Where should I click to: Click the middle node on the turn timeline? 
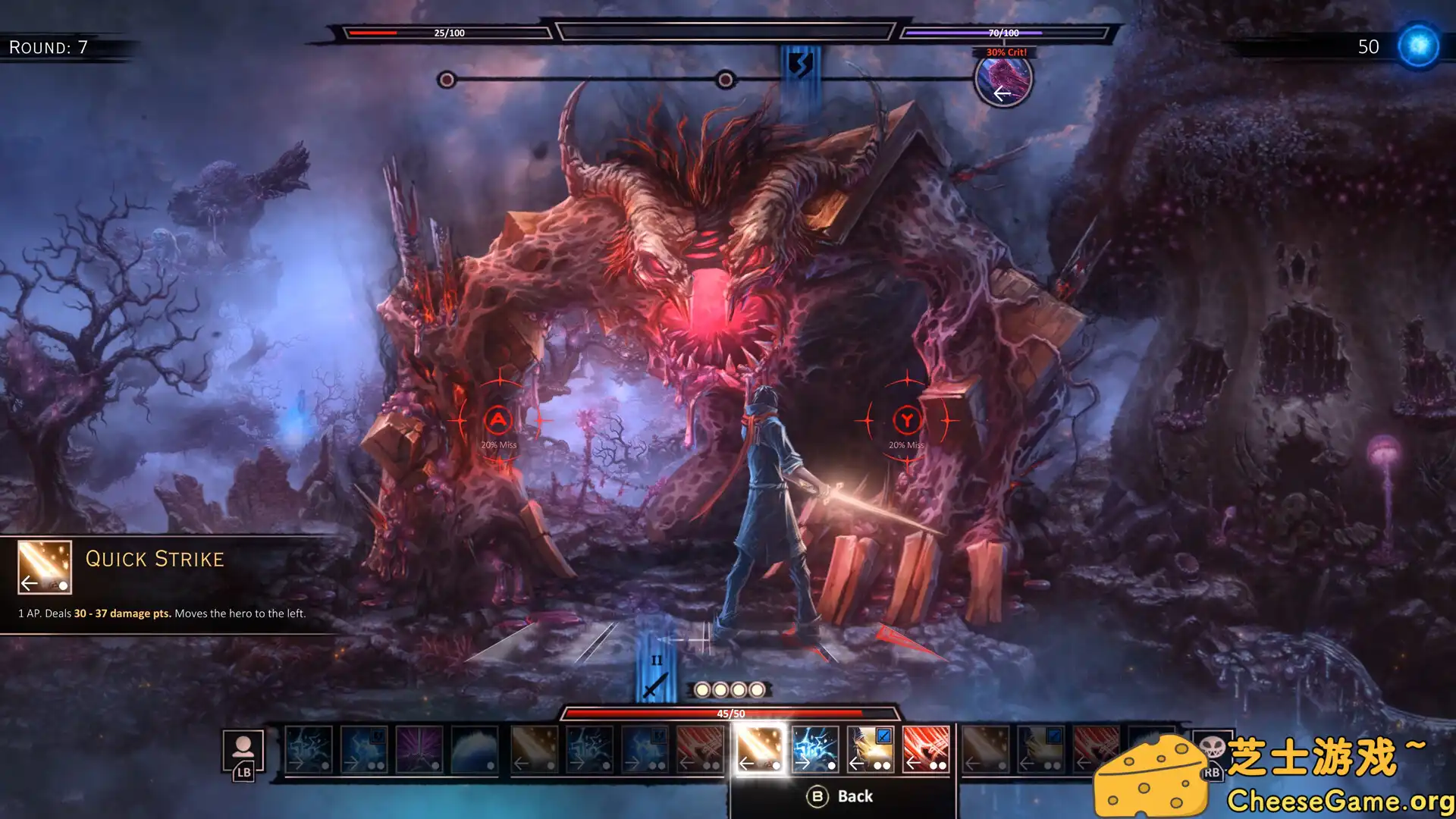pos(726,80)
